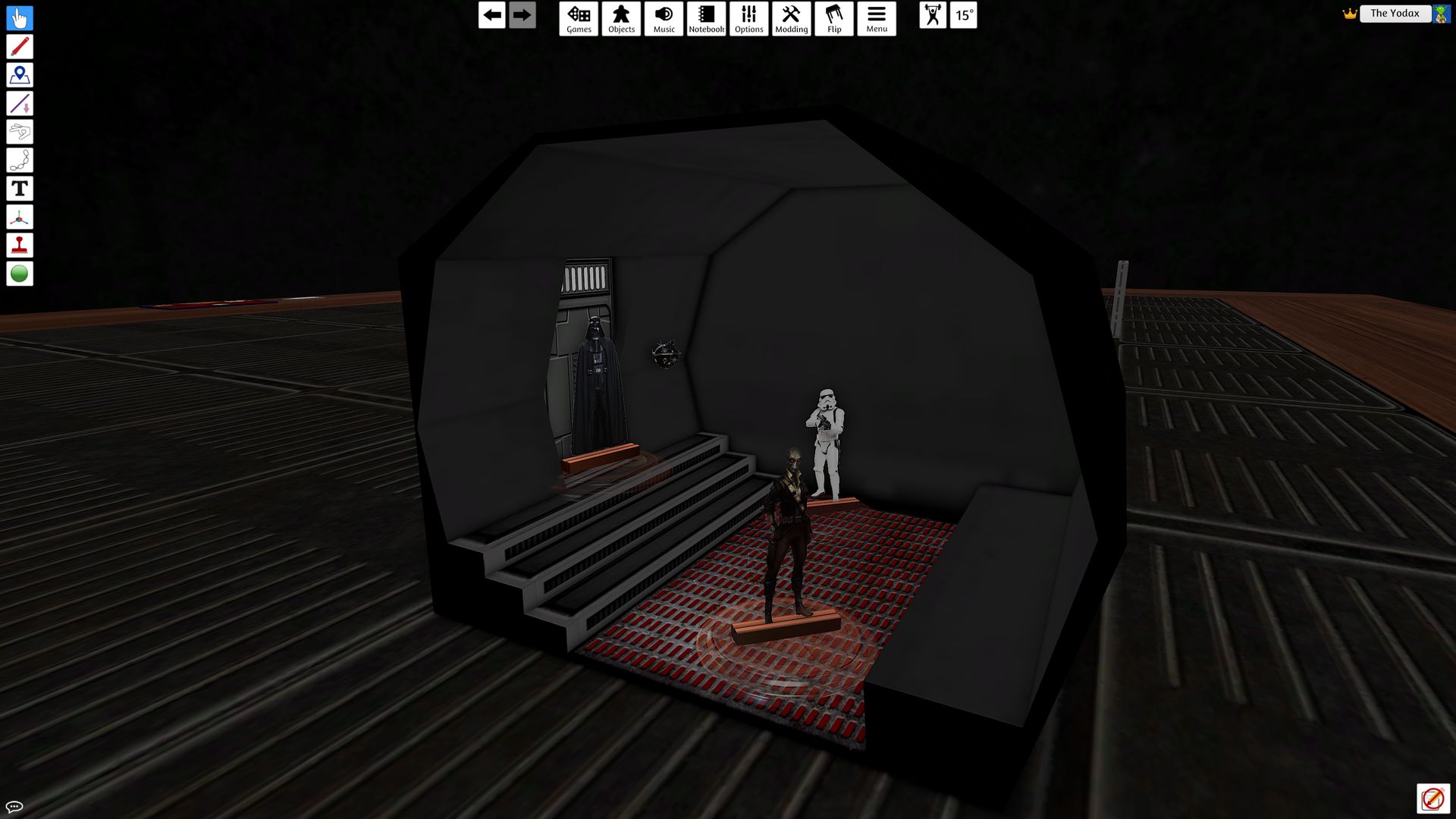Select the Zone tool in the left toolbar
This screenshot has height=819, width=1456.
point(20,74)
